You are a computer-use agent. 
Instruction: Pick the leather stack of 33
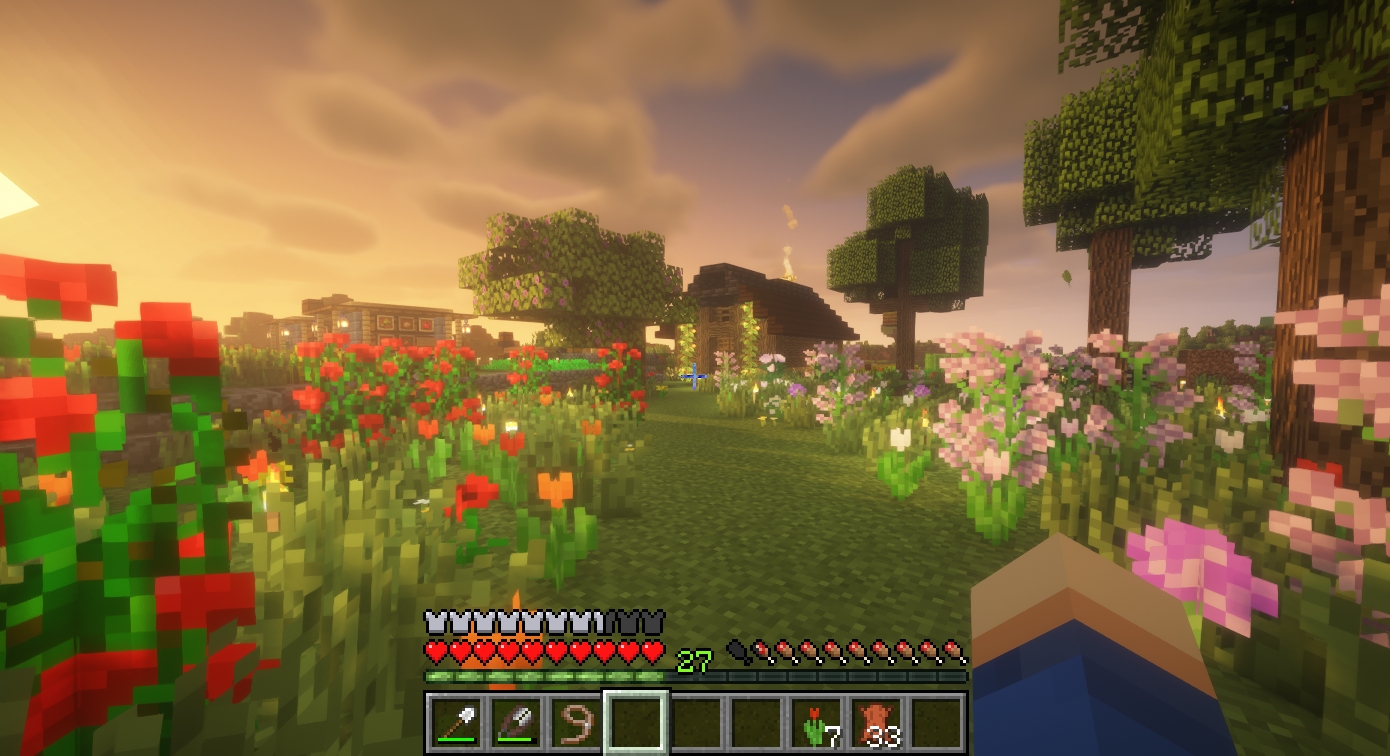(878, 722)
